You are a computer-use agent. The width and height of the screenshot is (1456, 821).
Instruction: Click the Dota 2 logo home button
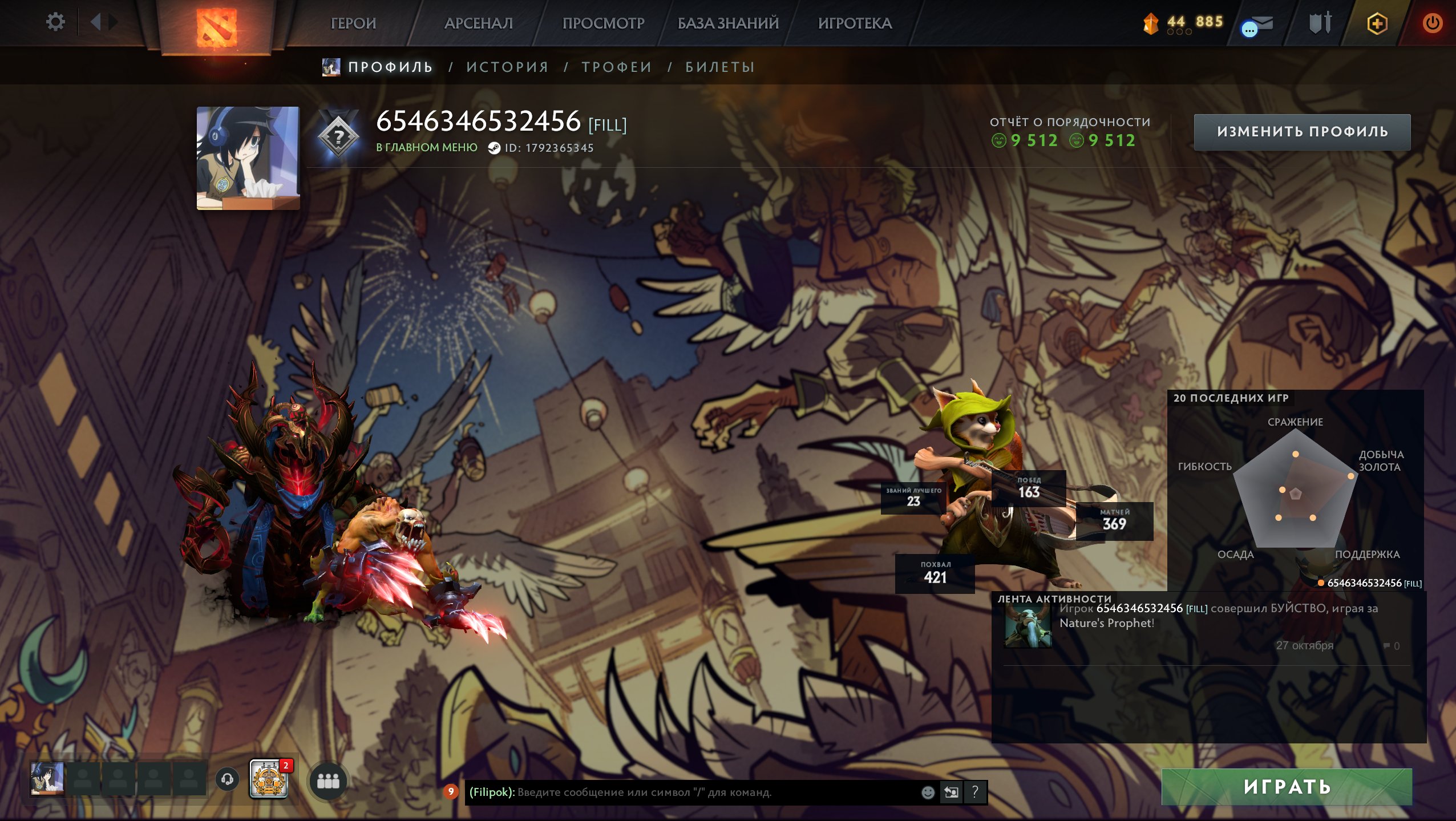pos(216,26)
